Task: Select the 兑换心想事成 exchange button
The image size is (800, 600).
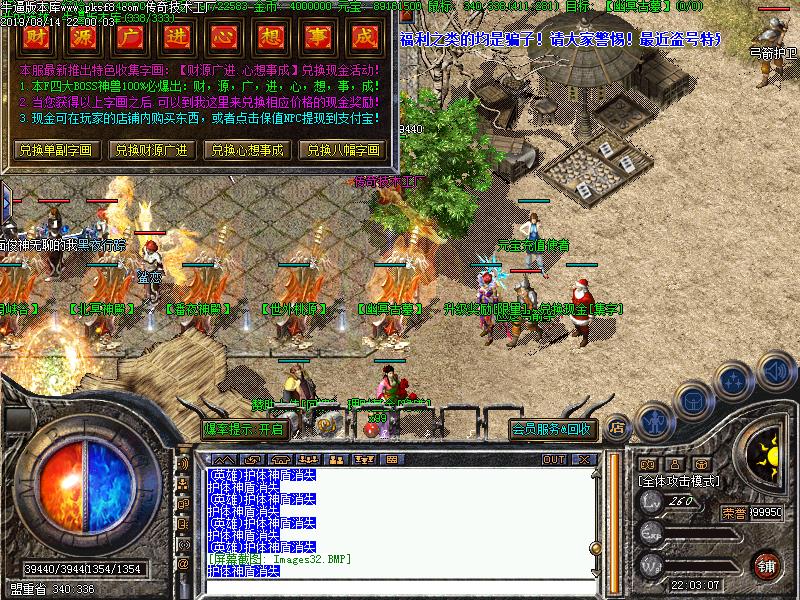Action: [x=246, y=150]
